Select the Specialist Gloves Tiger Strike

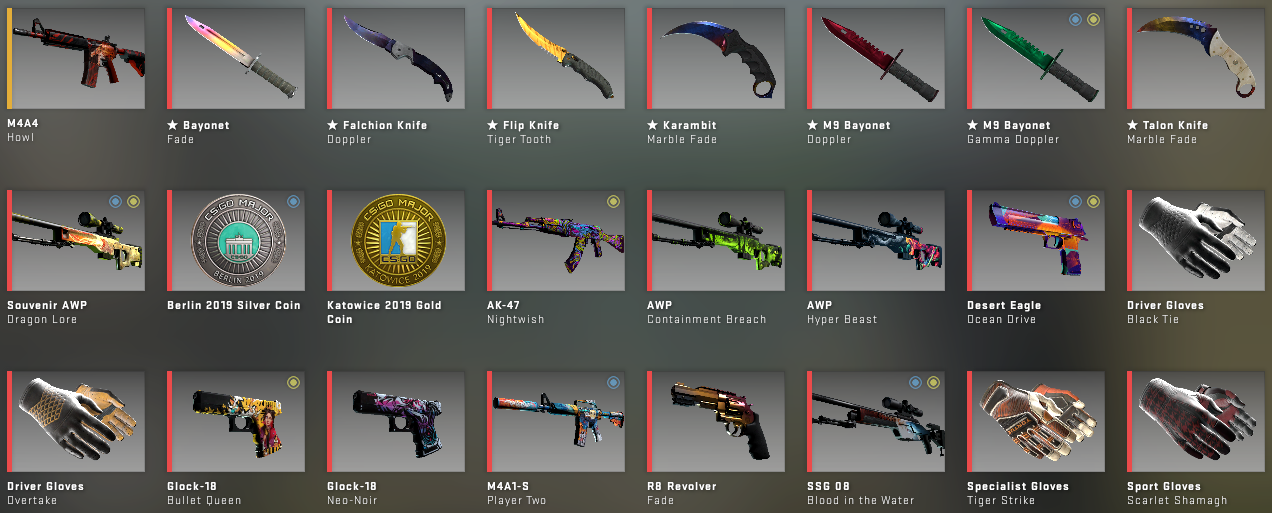coord(1036,421)
